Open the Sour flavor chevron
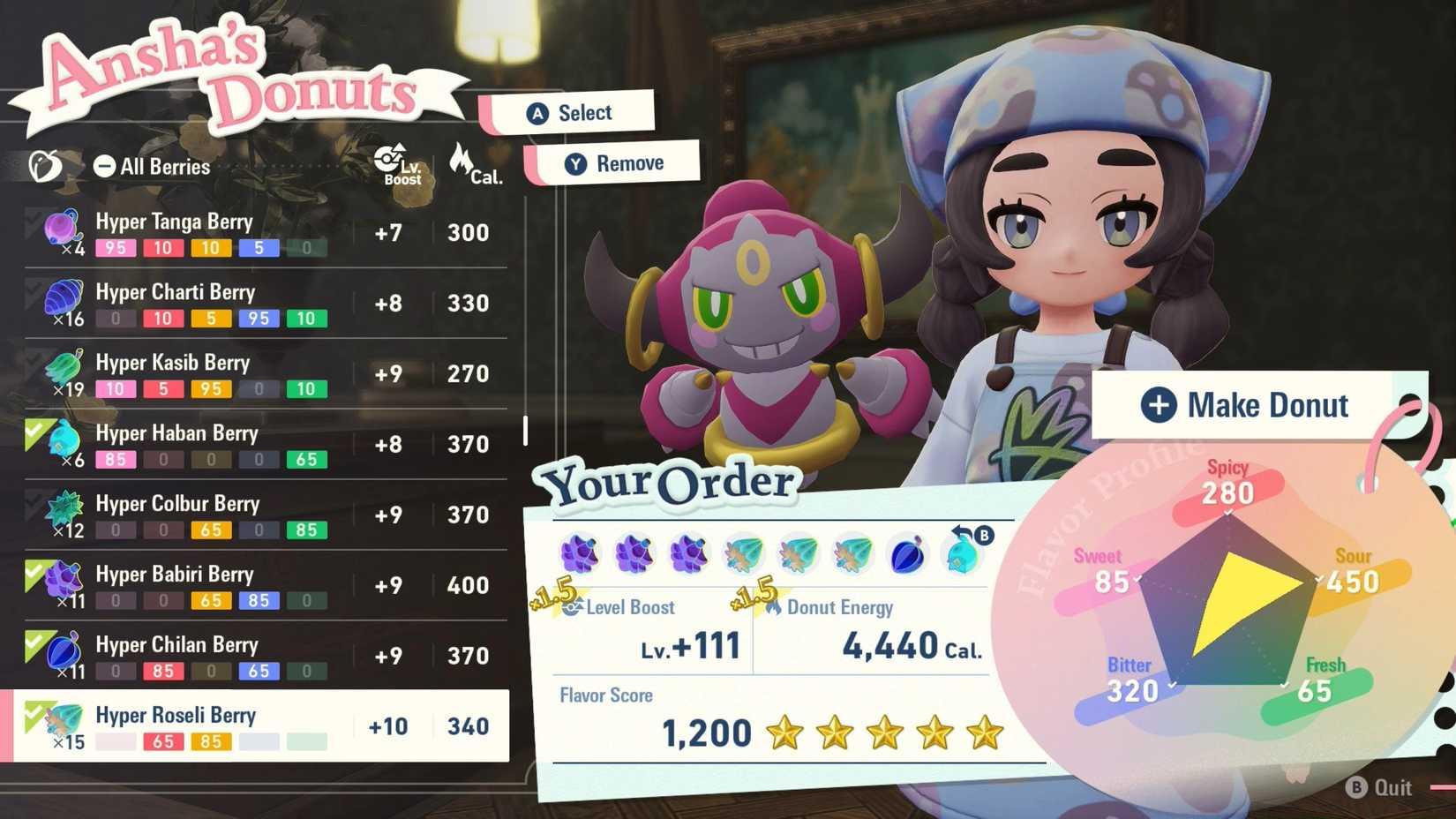Screen dimensions: 1456x819 (x=1317, y=582)
